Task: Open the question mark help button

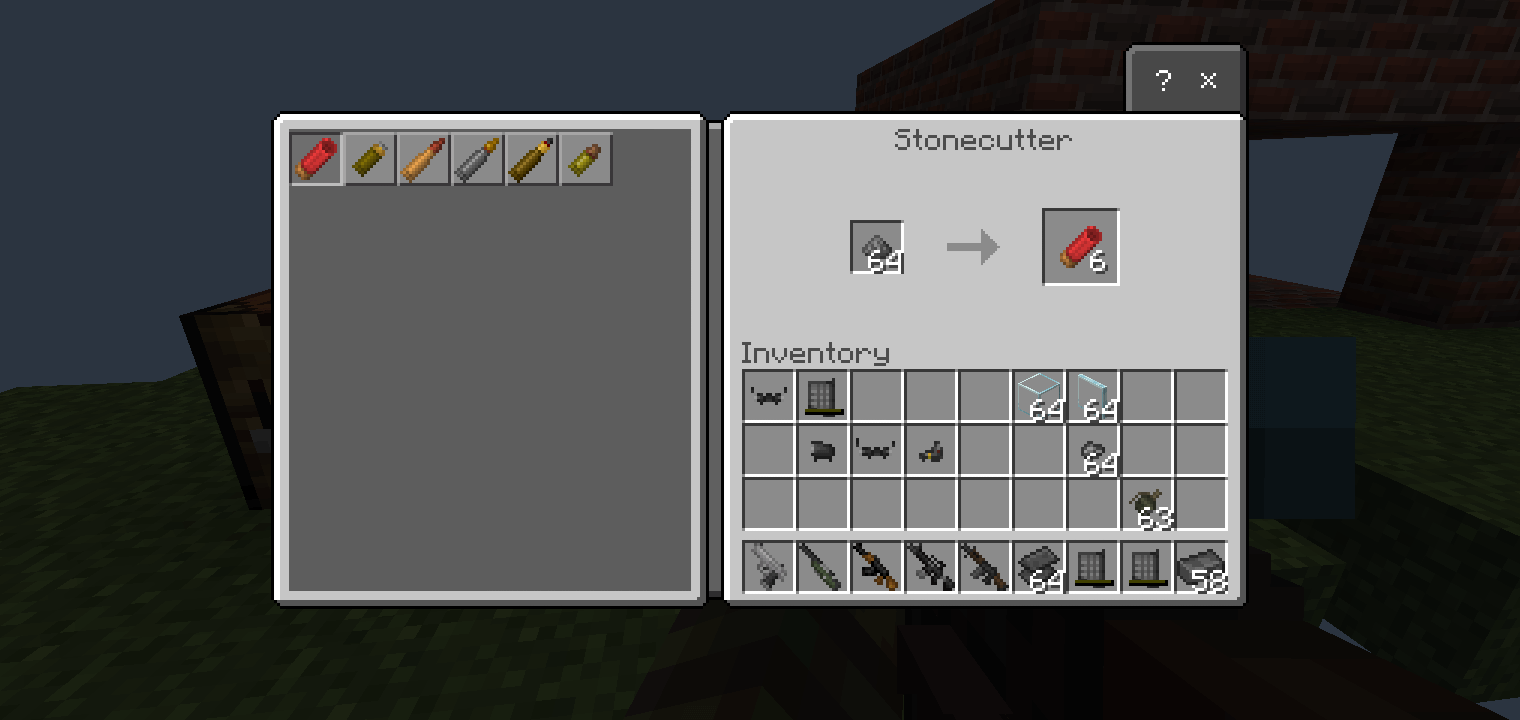Action: click(x=1162, y=81)
